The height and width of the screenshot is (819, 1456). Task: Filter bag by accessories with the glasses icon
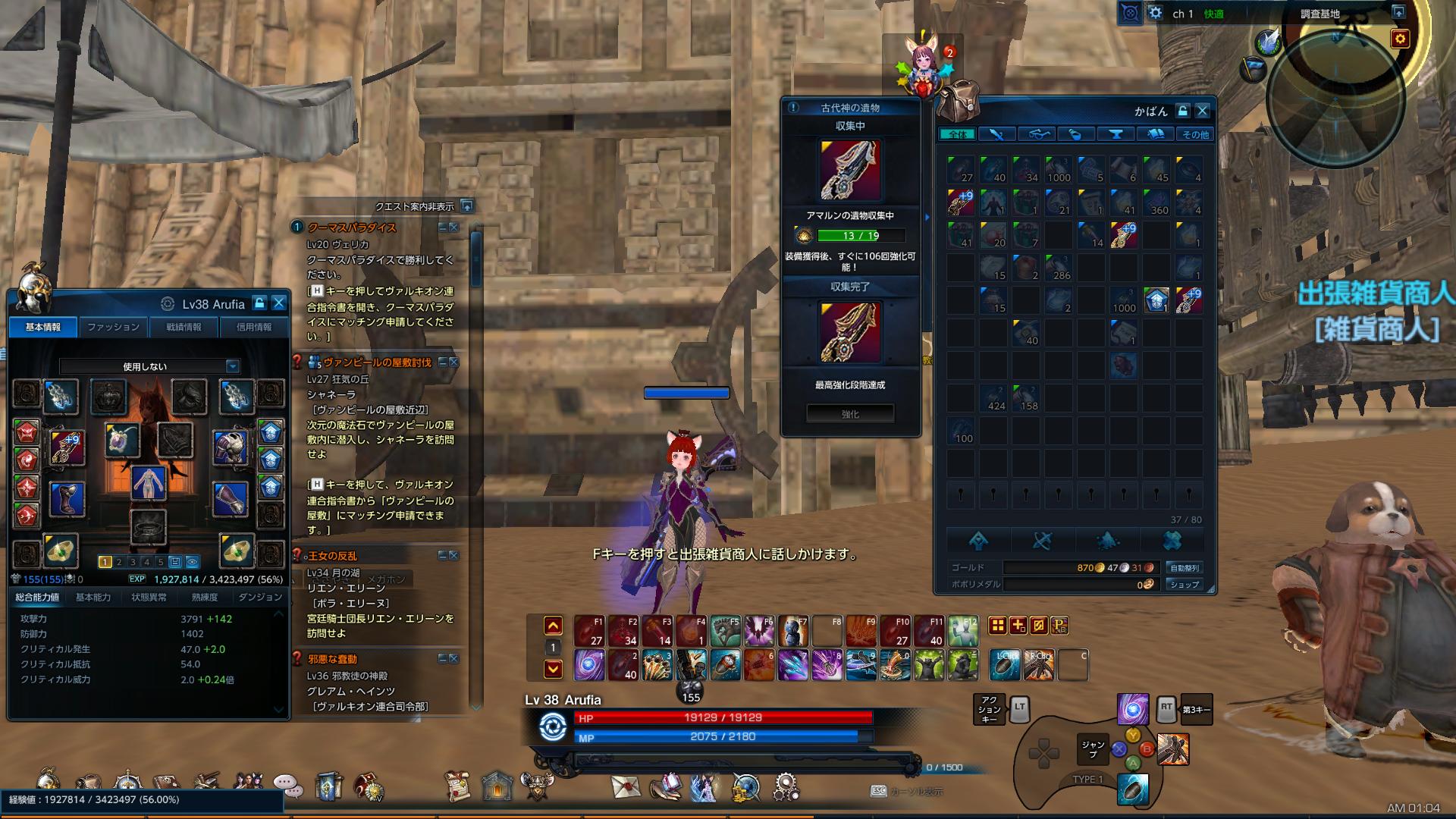[1037, 133]
